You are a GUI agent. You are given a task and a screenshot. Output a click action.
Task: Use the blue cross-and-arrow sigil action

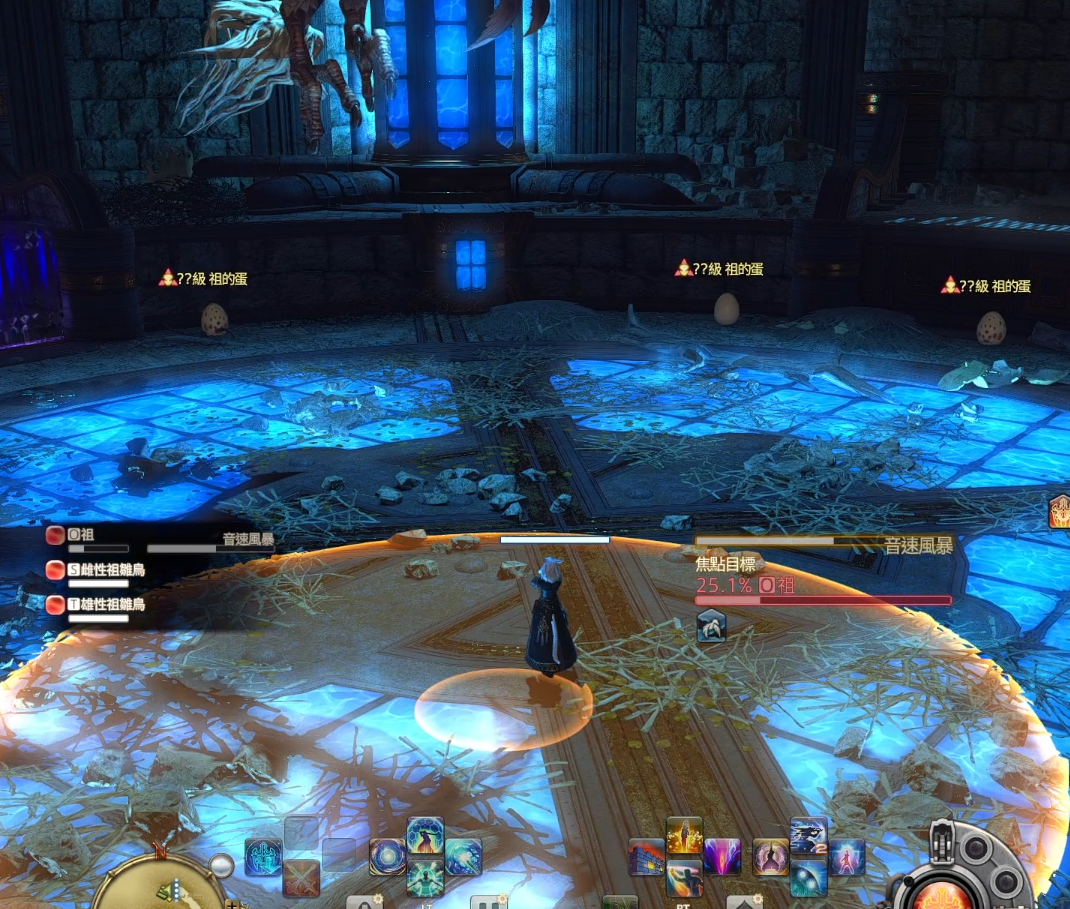(x=263, y=857)
